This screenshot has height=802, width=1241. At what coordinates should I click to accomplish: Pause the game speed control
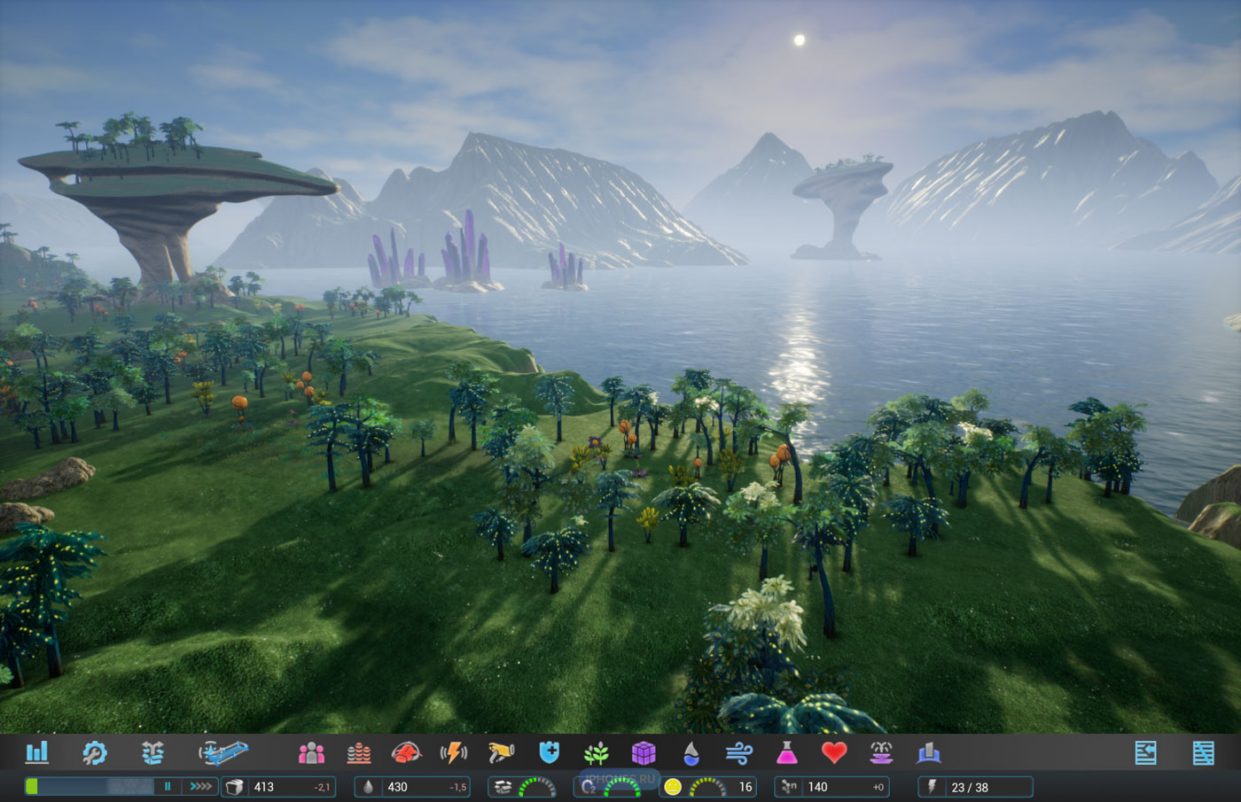[168, 787]
